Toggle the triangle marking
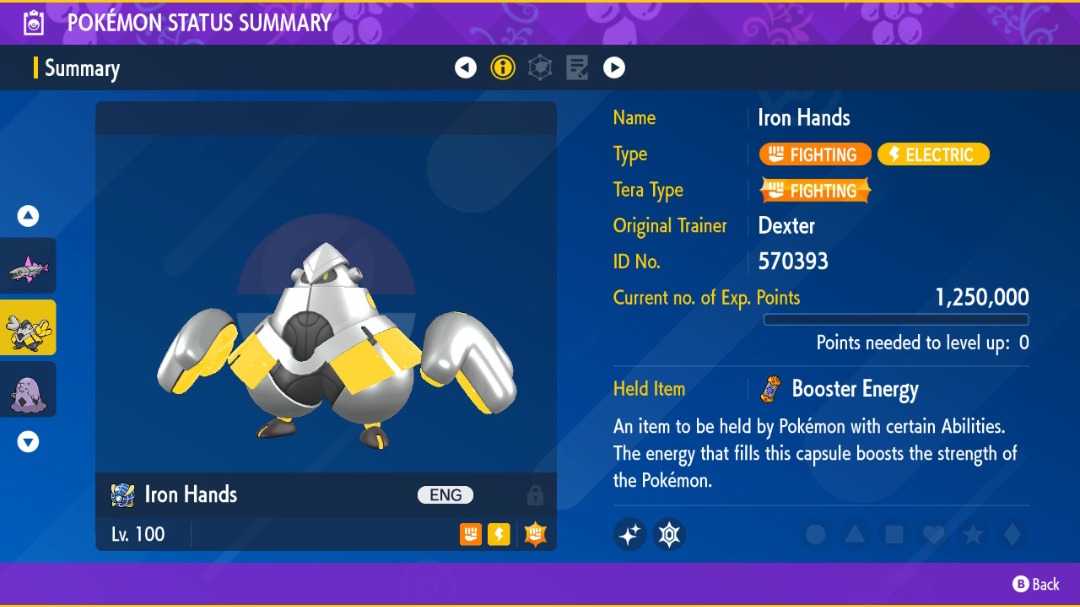Viewport: 1080px width, 607px height. click(854, 535)
